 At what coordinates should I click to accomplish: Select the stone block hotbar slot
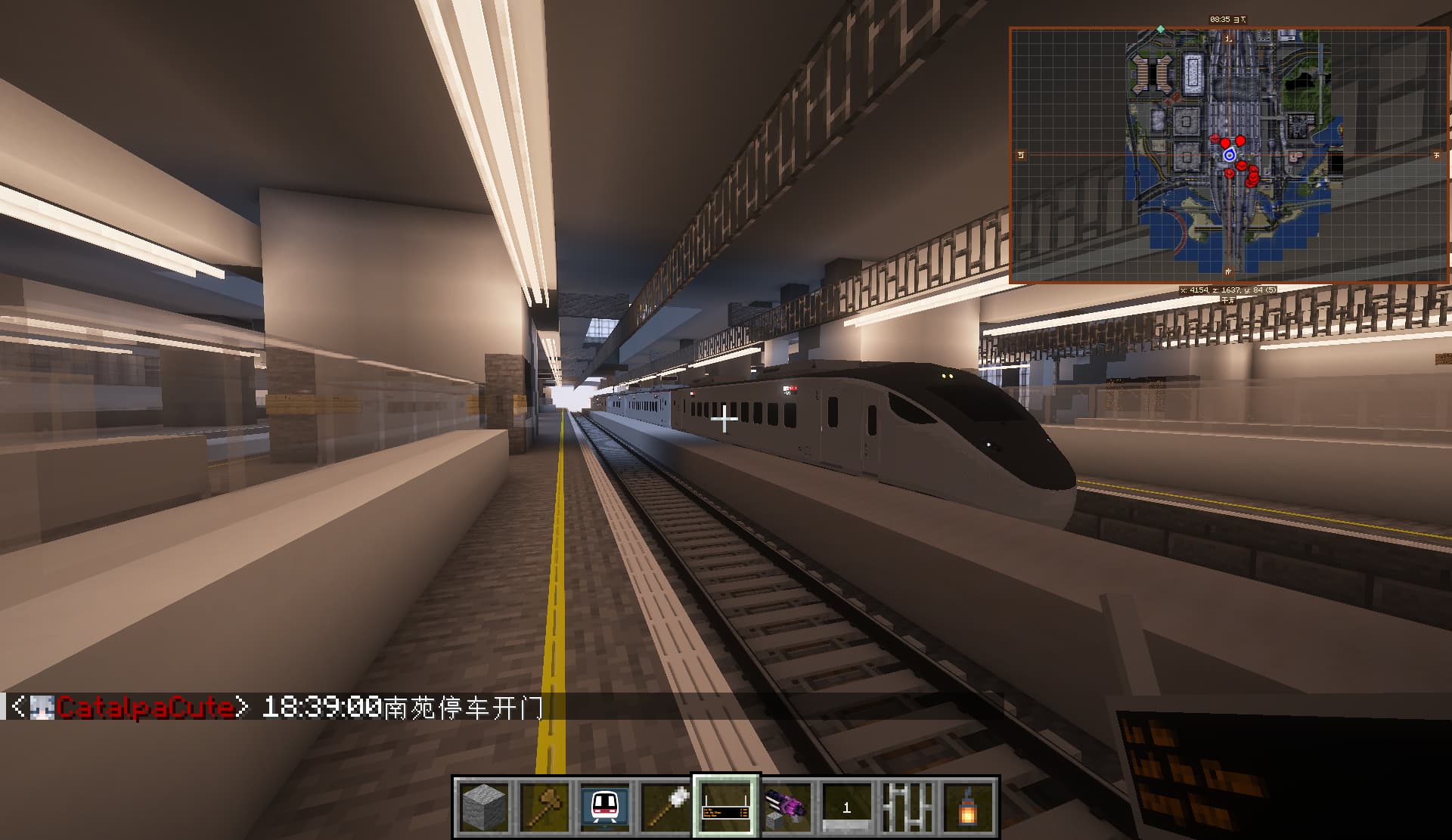click(484, 806)
